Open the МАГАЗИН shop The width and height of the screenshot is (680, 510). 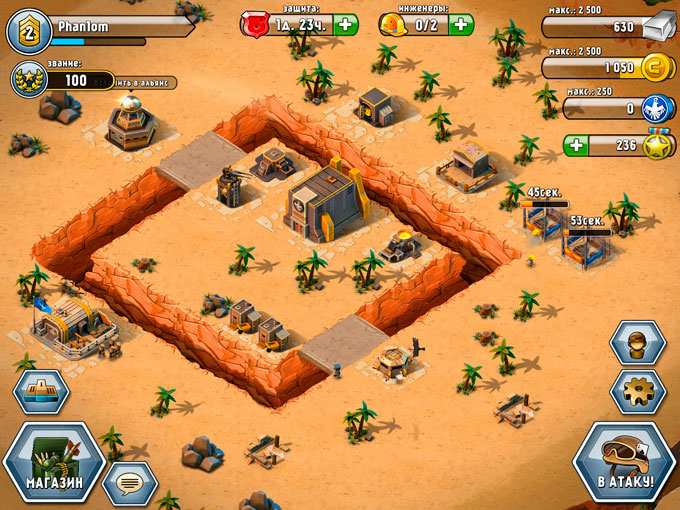click(x=53, y=467)
